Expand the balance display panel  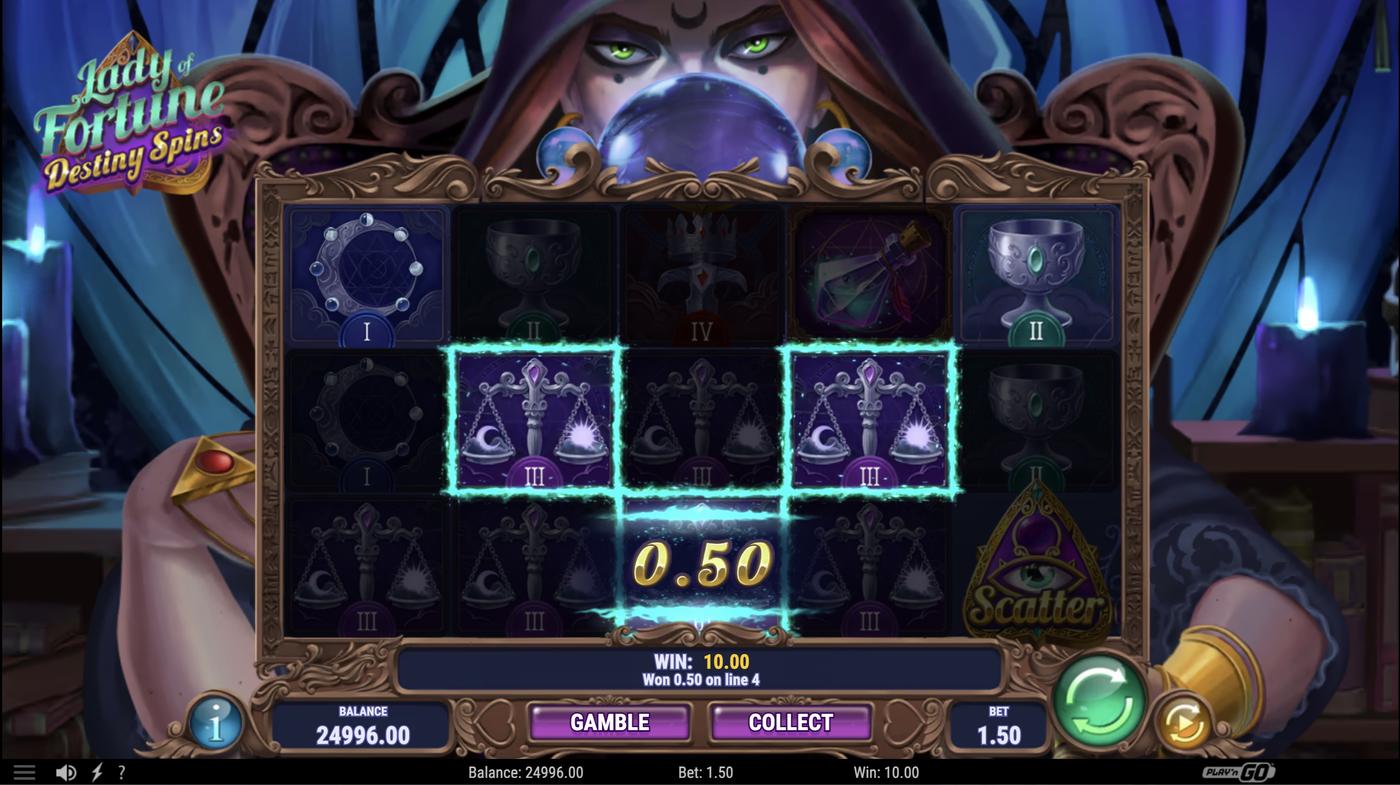pos(364,722)
